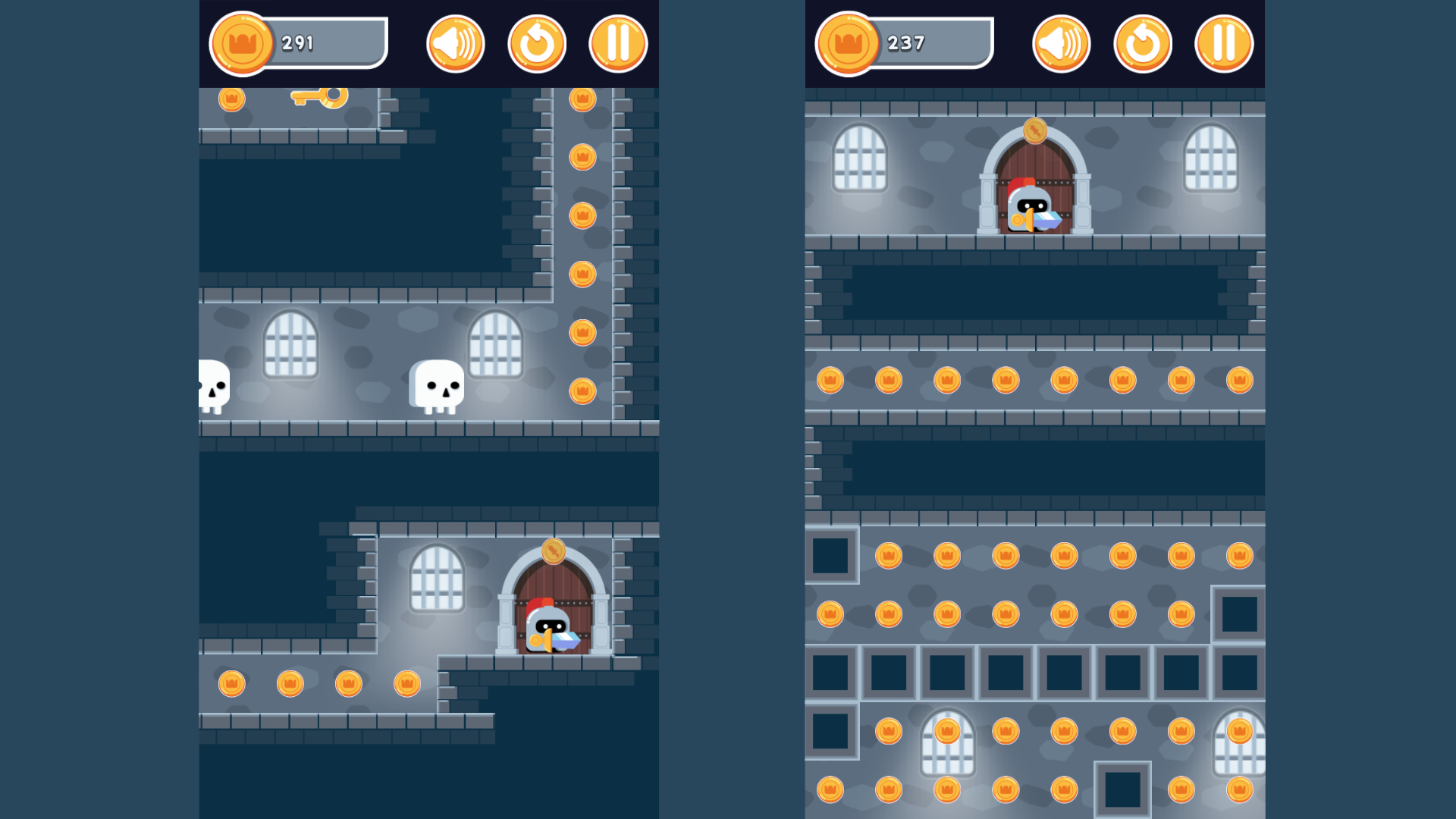The width and height of the screenshot is (1456, 819).
Task: Restart the left level with the restart icon
Action: coord(536,43)
